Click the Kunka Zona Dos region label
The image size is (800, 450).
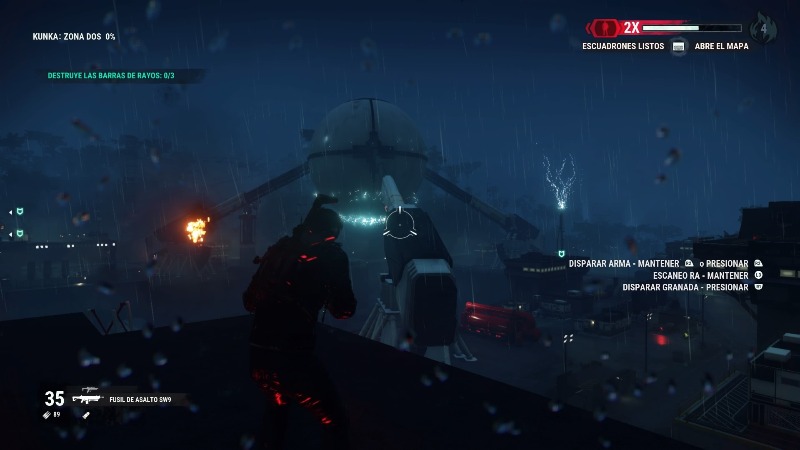[74, 36]
